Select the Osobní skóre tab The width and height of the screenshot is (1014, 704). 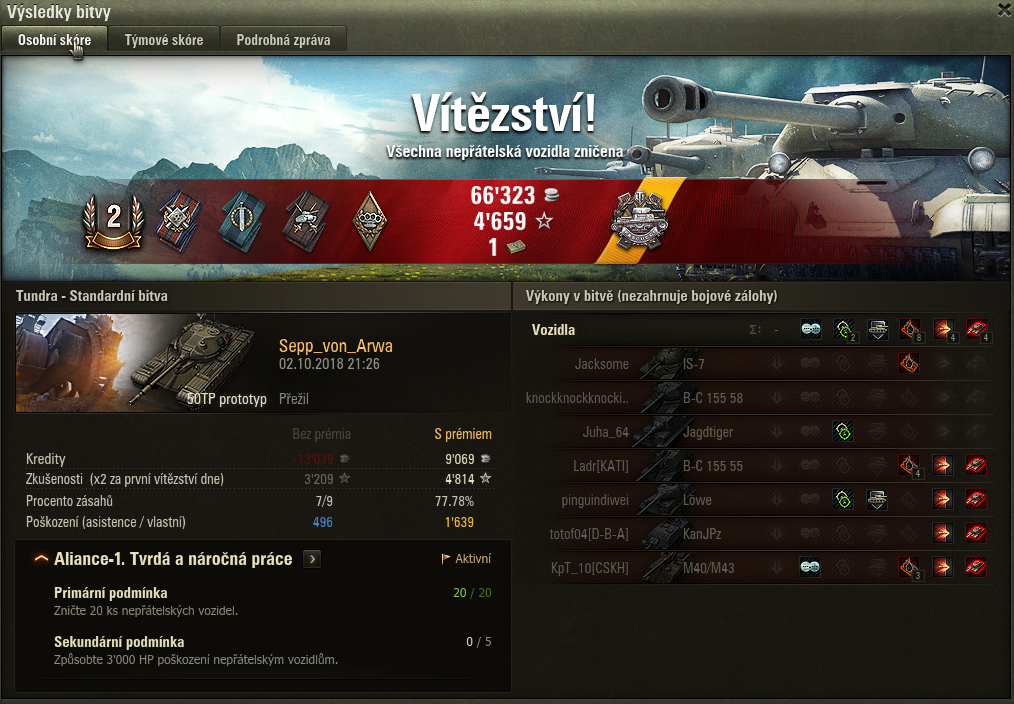point(54,40)
